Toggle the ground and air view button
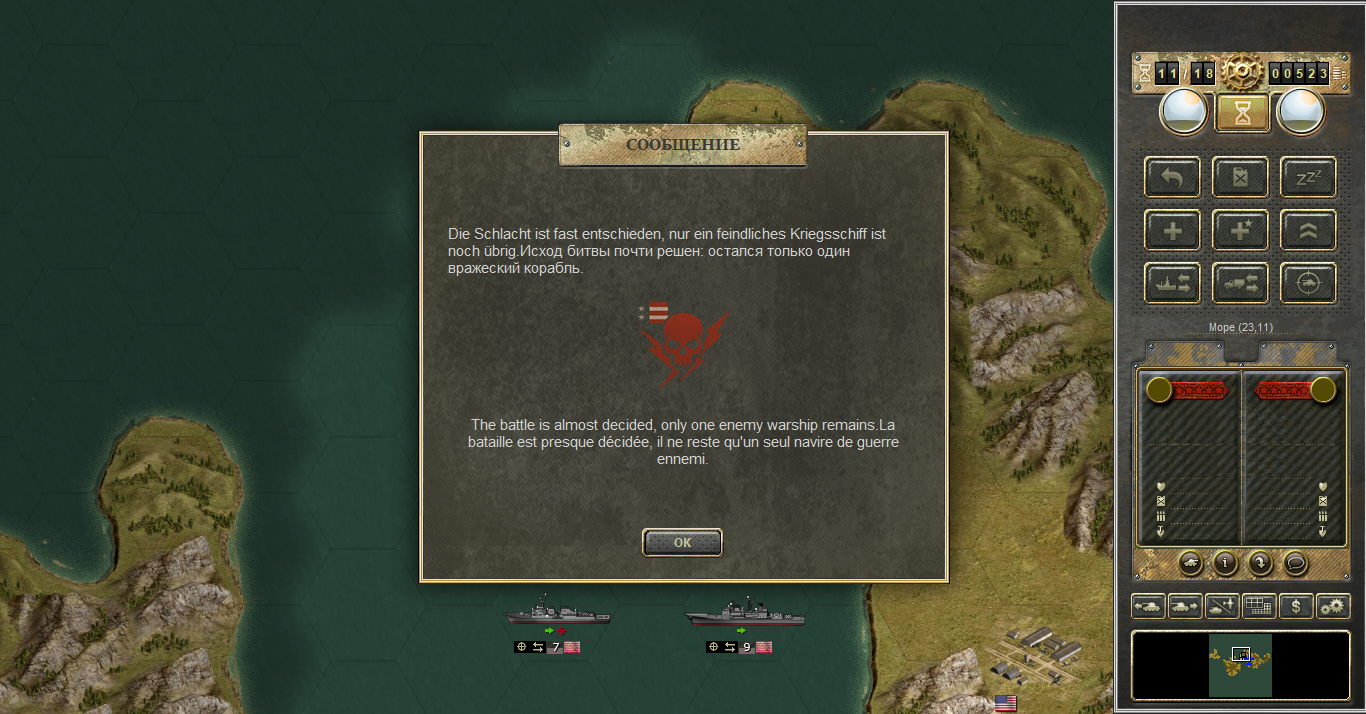The height and width of the screenshot is (714, 1366). coord(1222,606)
